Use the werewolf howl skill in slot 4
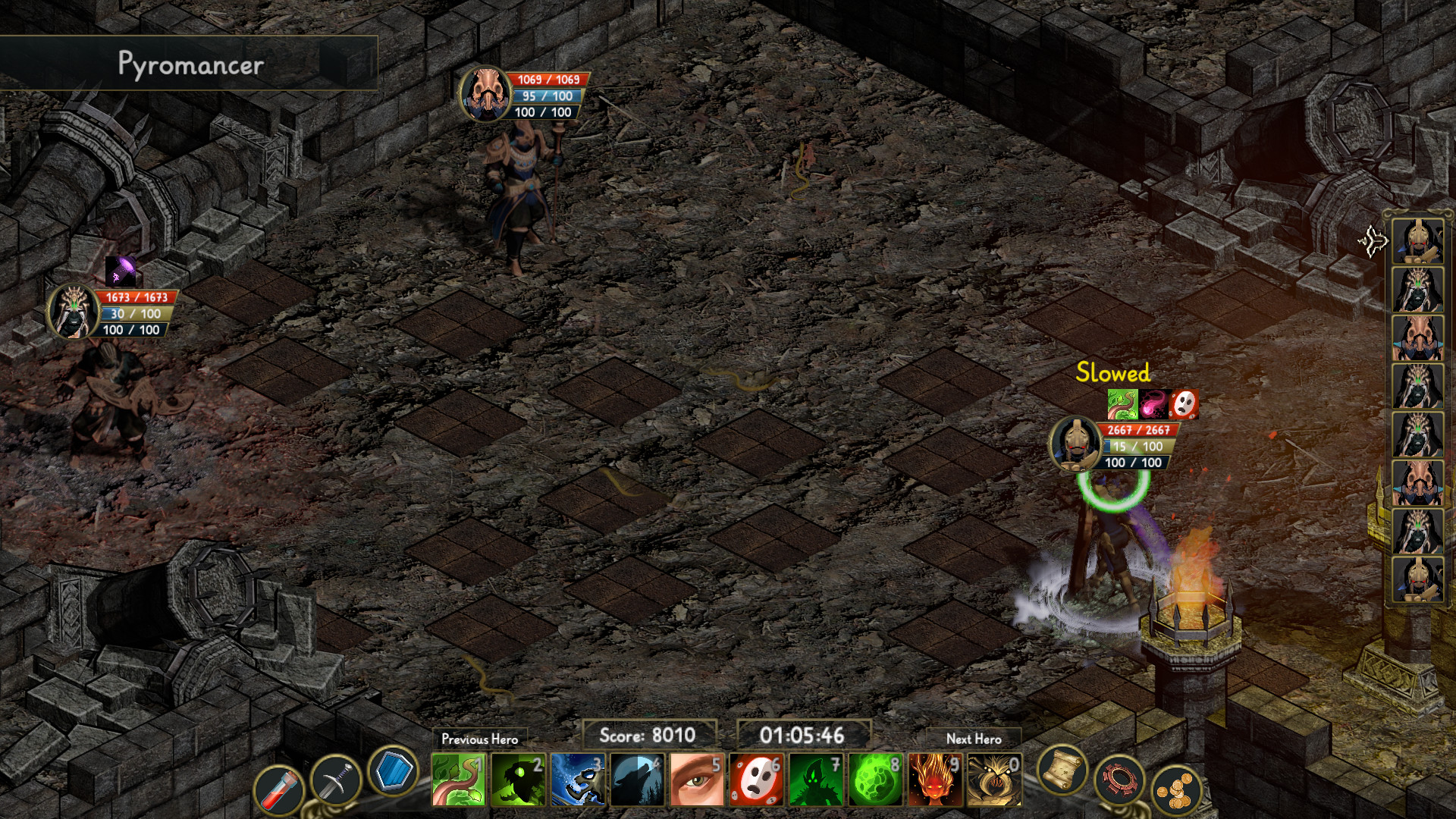The width and height of the screenshot is (1456, 819). pos(637,781)
